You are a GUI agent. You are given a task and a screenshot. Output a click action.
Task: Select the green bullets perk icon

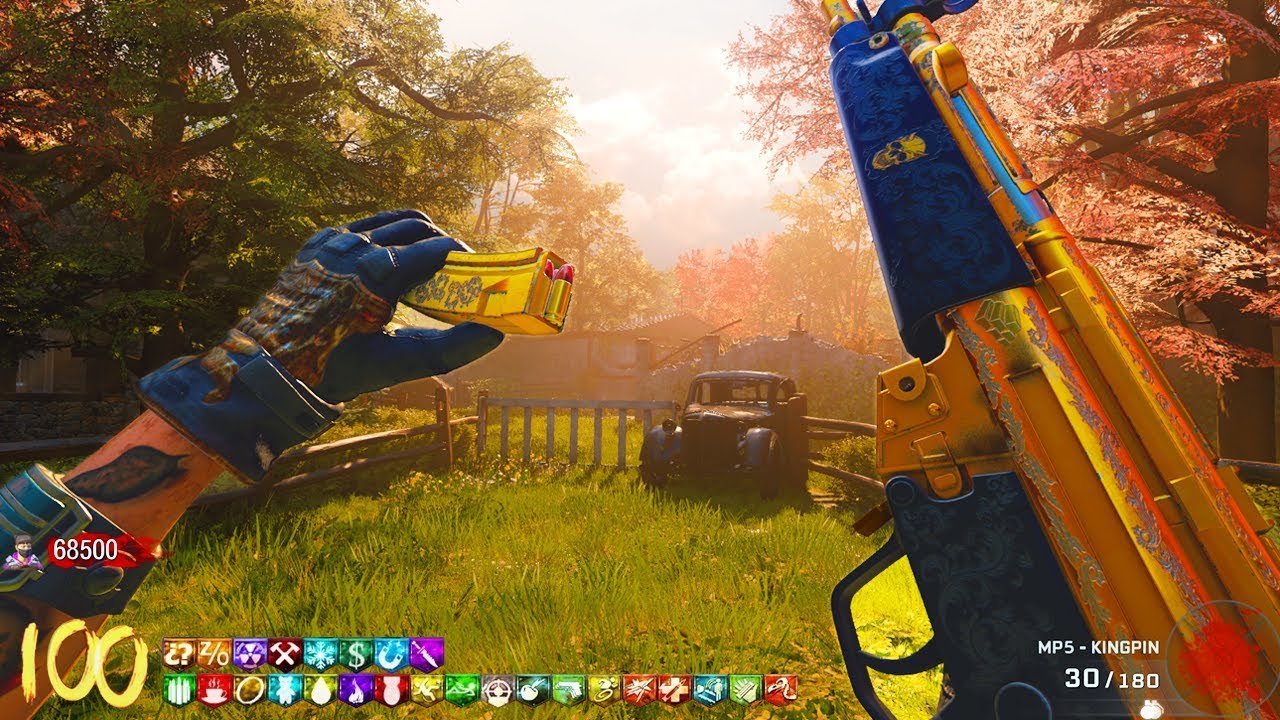[x=178, y=689]
